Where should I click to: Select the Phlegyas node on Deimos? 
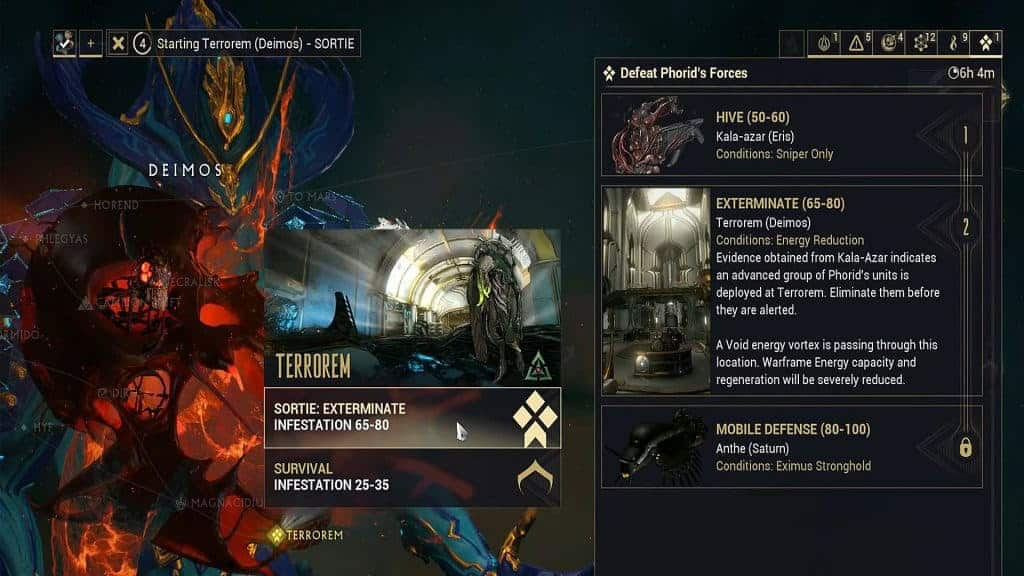62,238
